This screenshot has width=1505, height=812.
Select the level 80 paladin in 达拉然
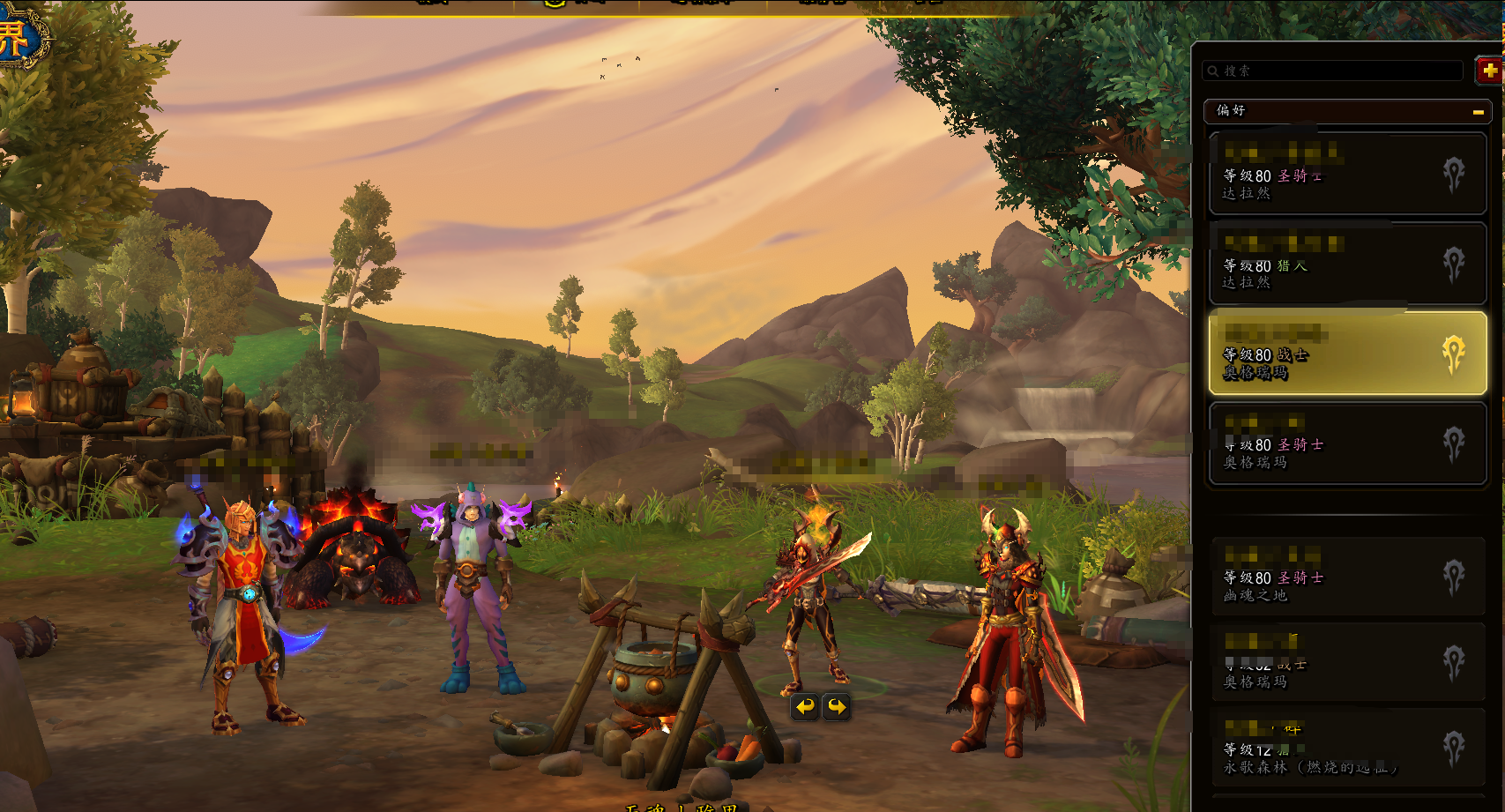click(1347, 175)
